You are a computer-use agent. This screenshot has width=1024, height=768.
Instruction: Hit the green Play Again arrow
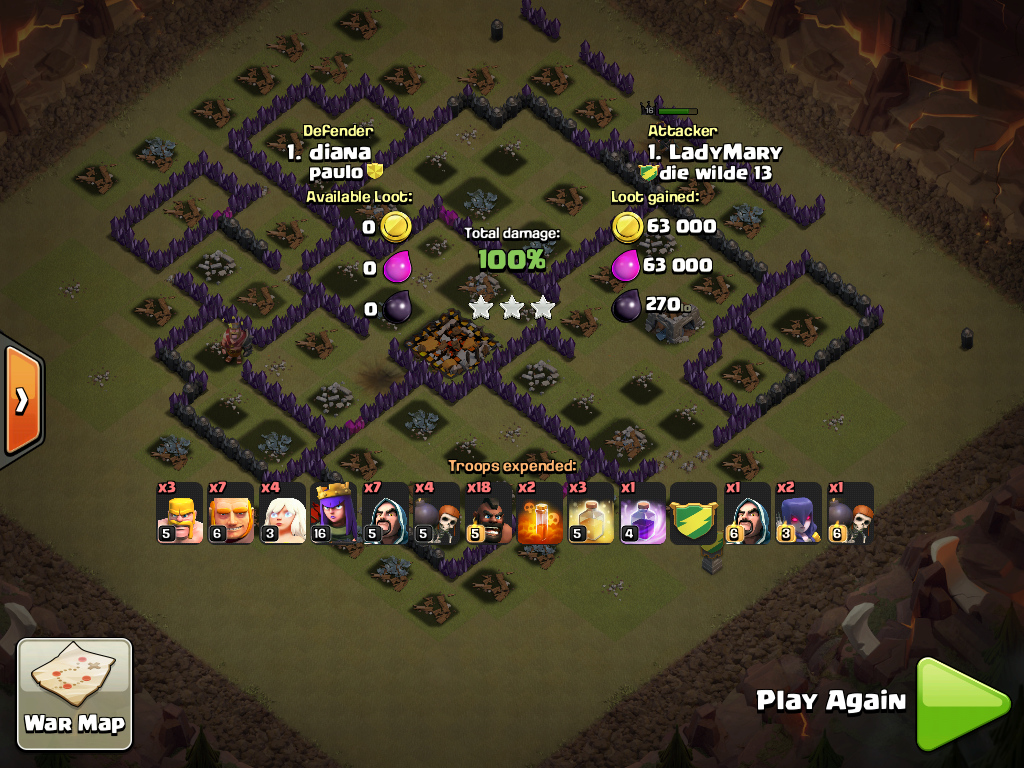click(x=962, y=703)
